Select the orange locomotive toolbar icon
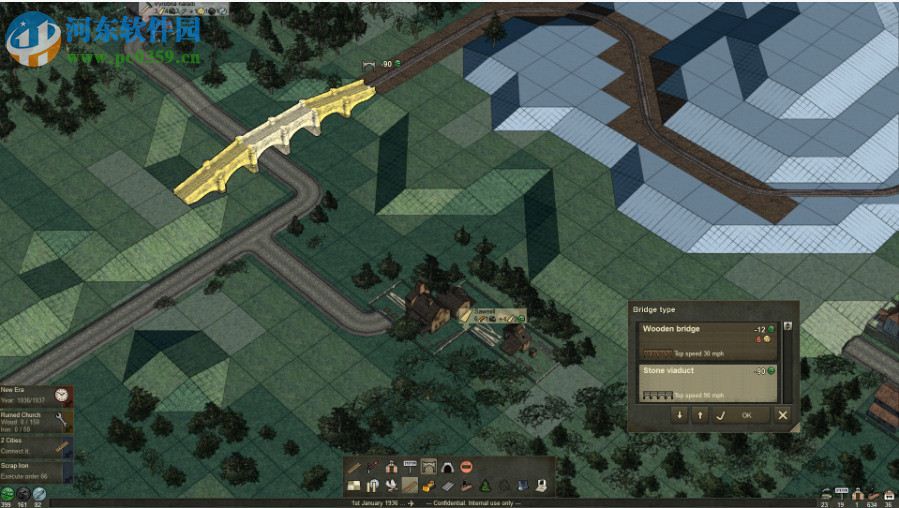This screenshot has width=899, height=508. tap(429, 486)
